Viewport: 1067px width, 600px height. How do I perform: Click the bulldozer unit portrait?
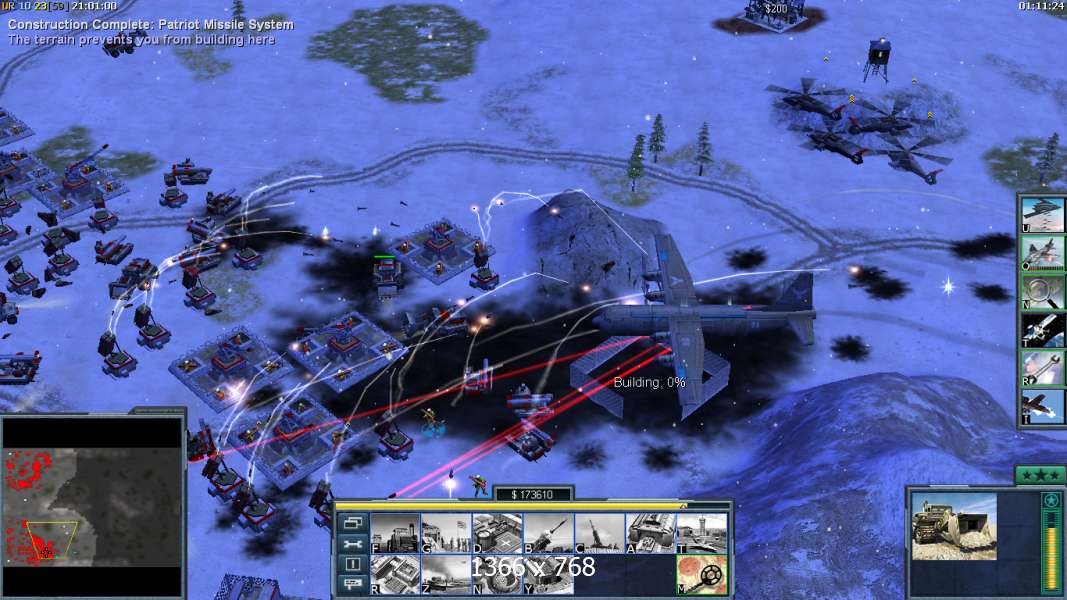pos(954,525)
